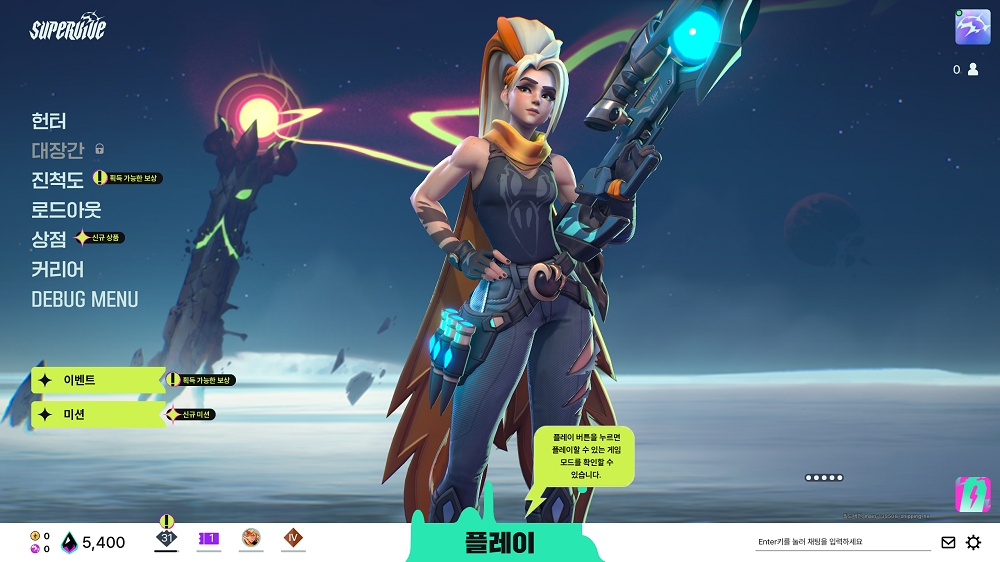Image resolution: width=1000 pixels, height=562 pixels.
Task: Open the DEBUG MENU entry
Action: tap(85, 299)
